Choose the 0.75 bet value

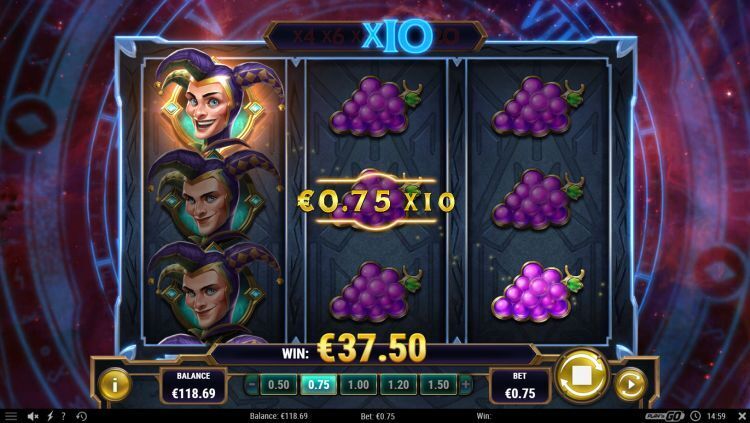point(319,384)
